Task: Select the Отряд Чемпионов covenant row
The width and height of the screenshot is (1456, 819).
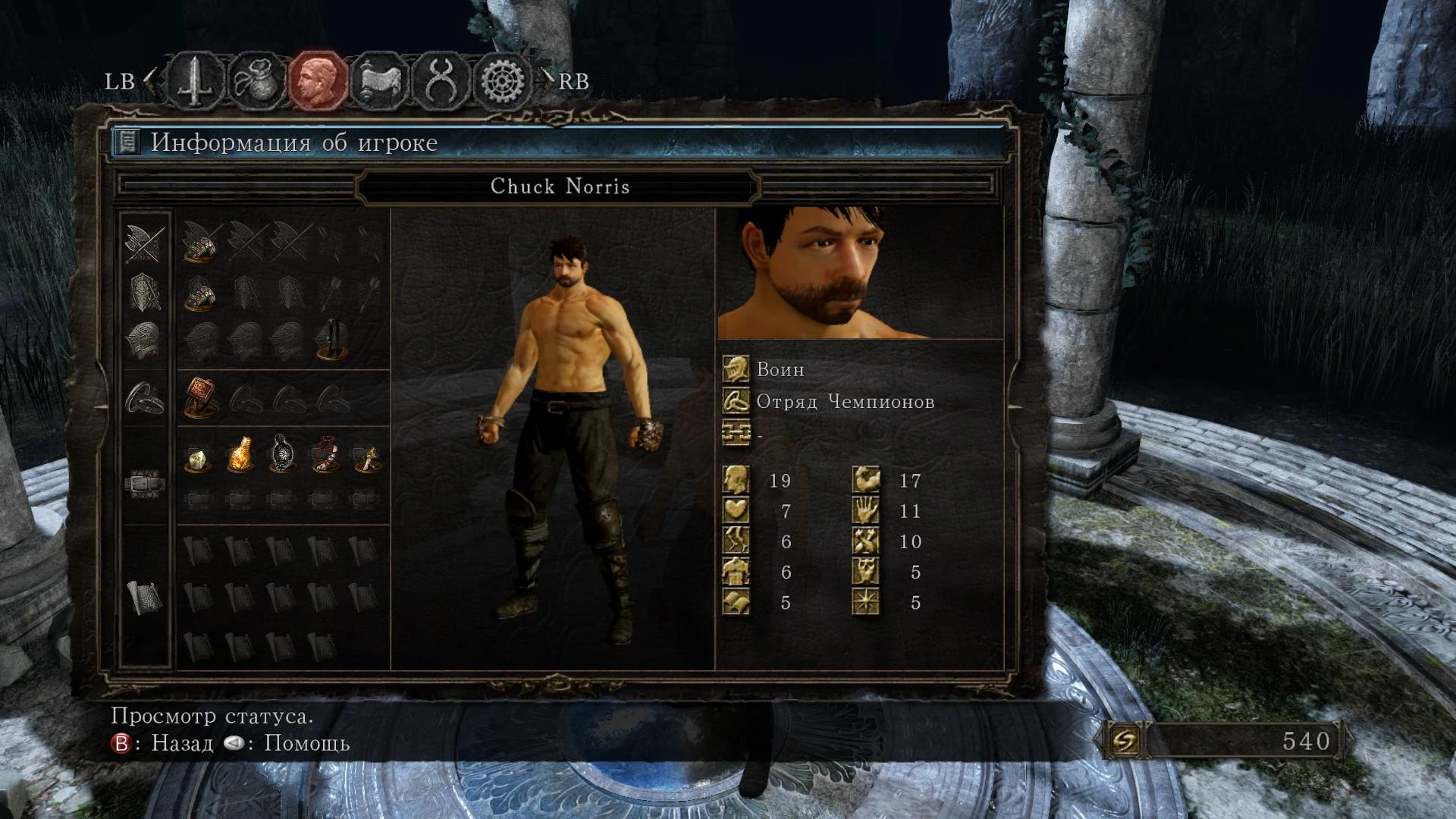Action: 844,402
